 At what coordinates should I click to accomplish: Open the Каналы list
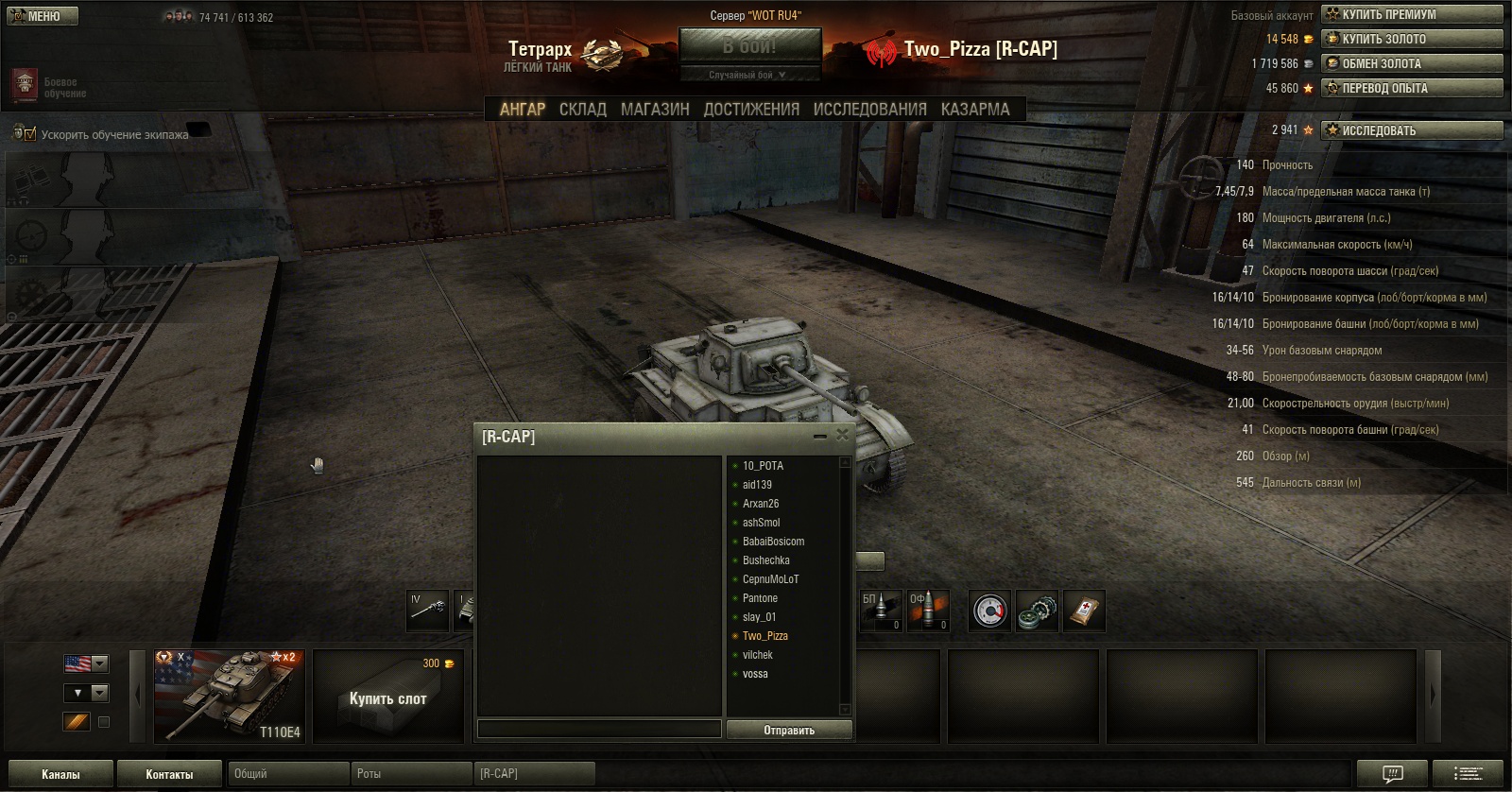point(60,774)
